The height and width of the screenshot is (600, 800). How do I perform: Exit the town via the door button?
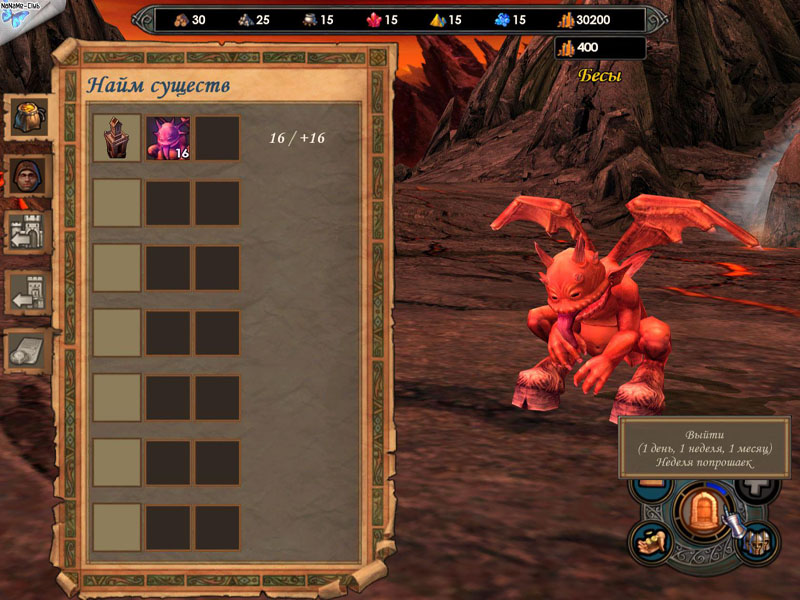[x=701, y=511]
